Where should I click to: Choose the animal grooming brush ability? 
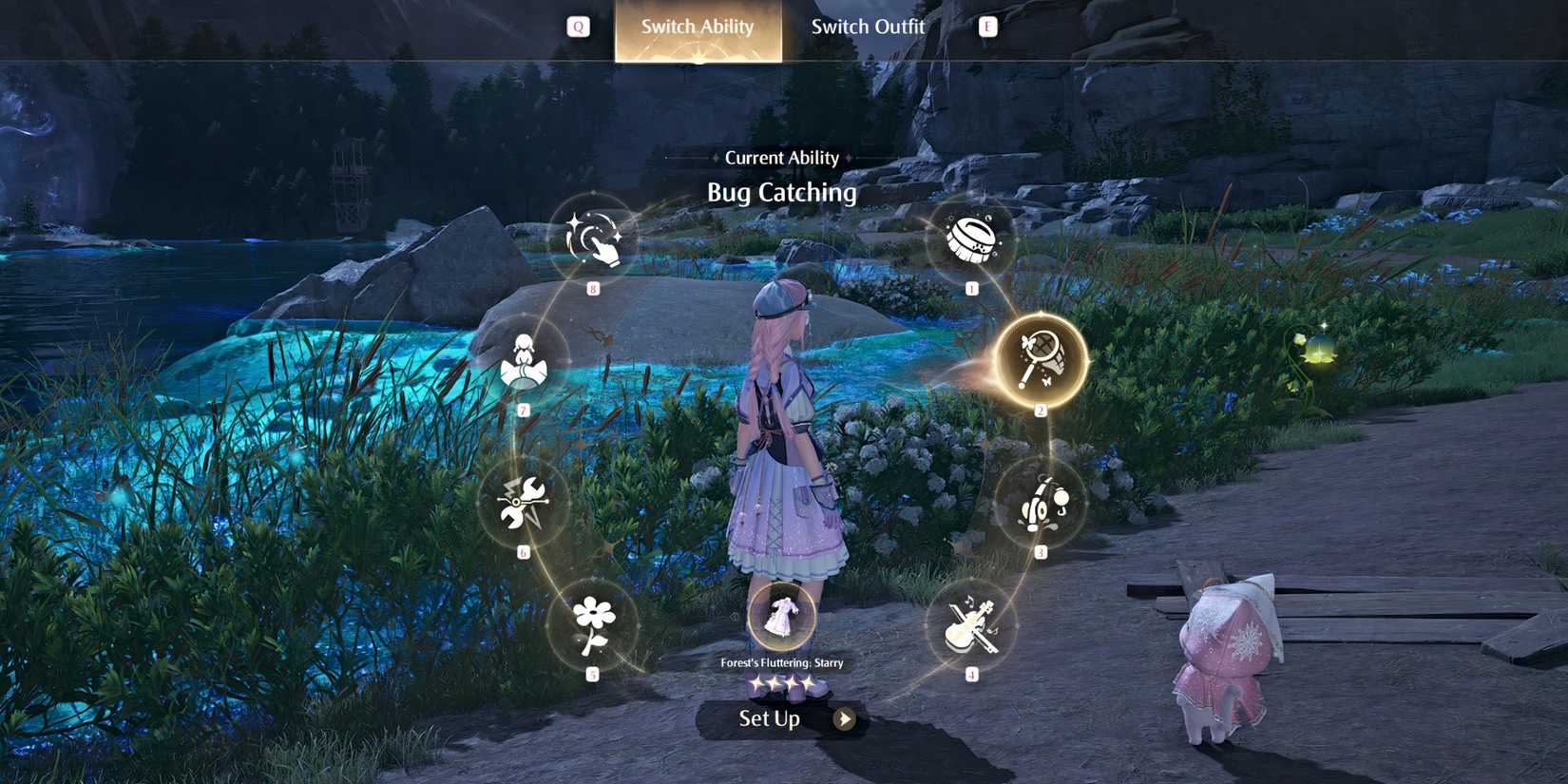(969, 239)
